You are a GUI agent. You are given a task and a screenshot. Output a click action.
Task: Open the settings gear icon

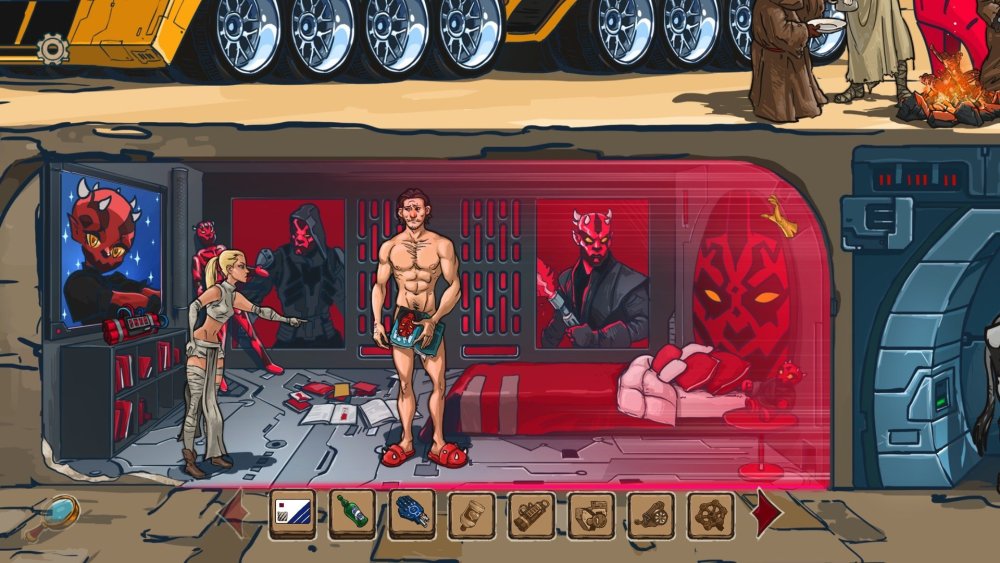tap(52, 48)
